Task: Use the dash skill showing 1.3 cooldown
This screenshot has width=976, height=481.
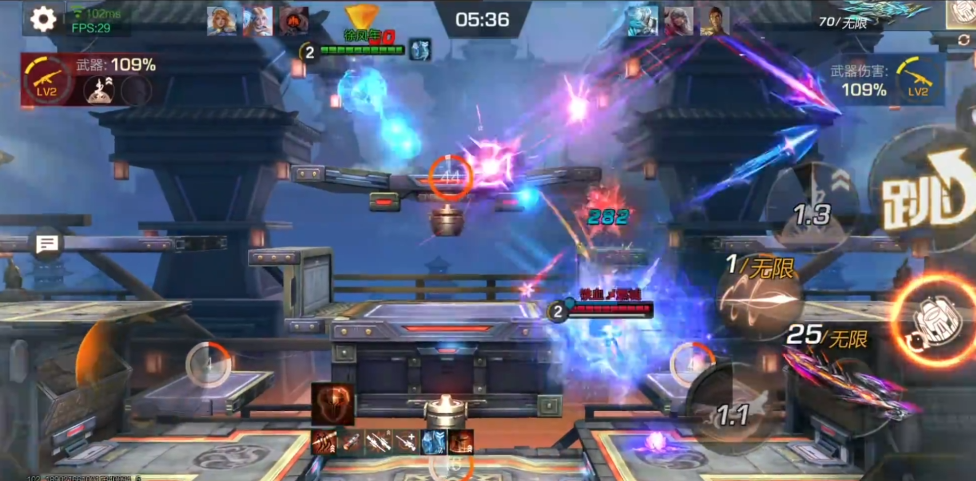Action: [813, 209]
